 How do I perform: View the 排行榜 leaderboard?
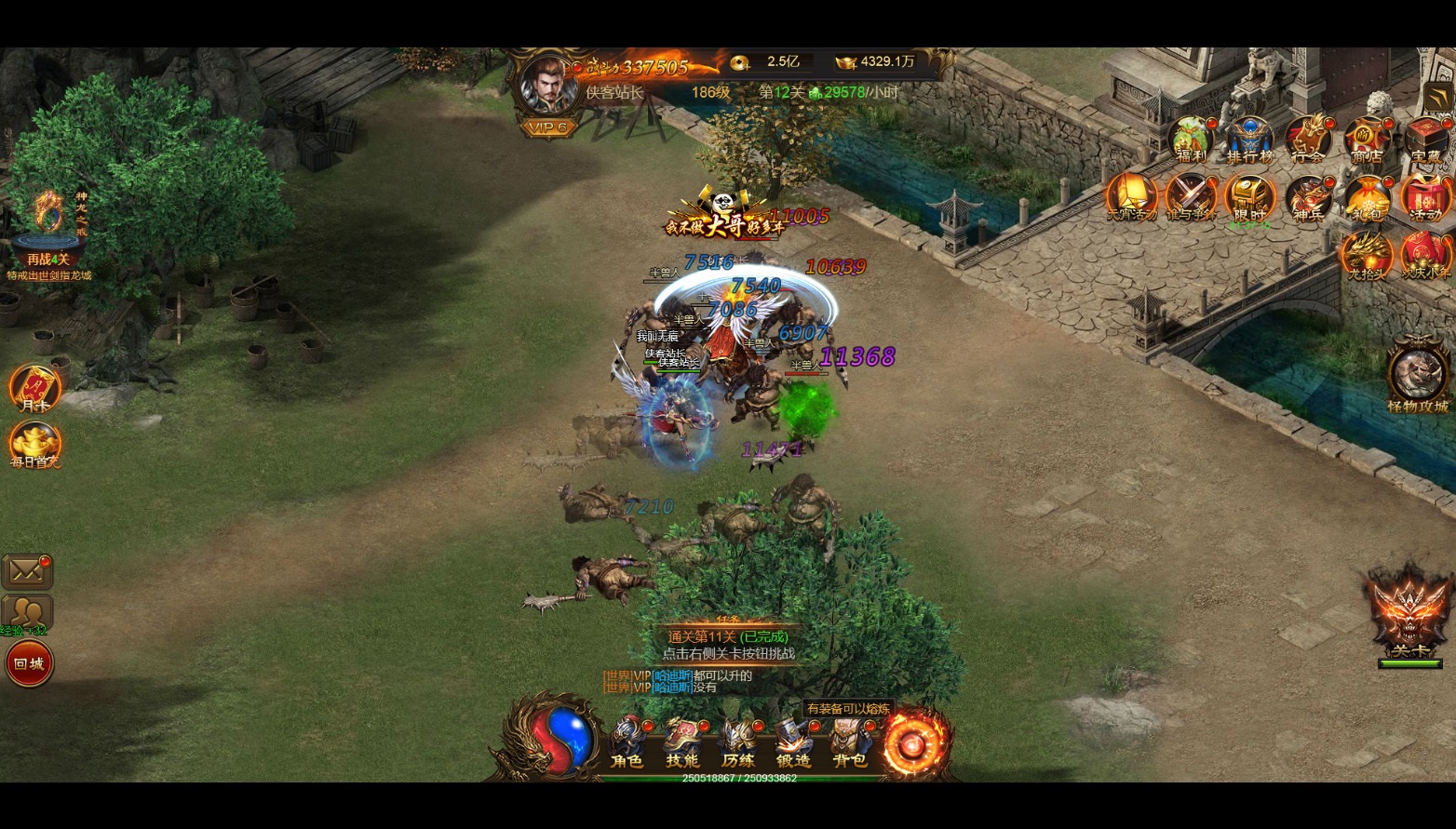(1249, 140)
